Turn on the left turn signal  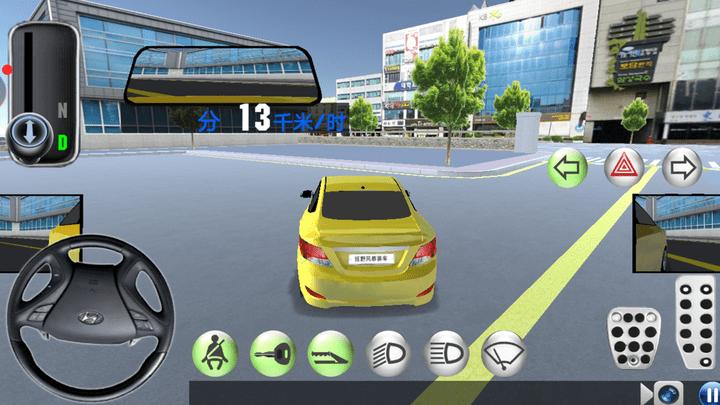click(568, 167)
